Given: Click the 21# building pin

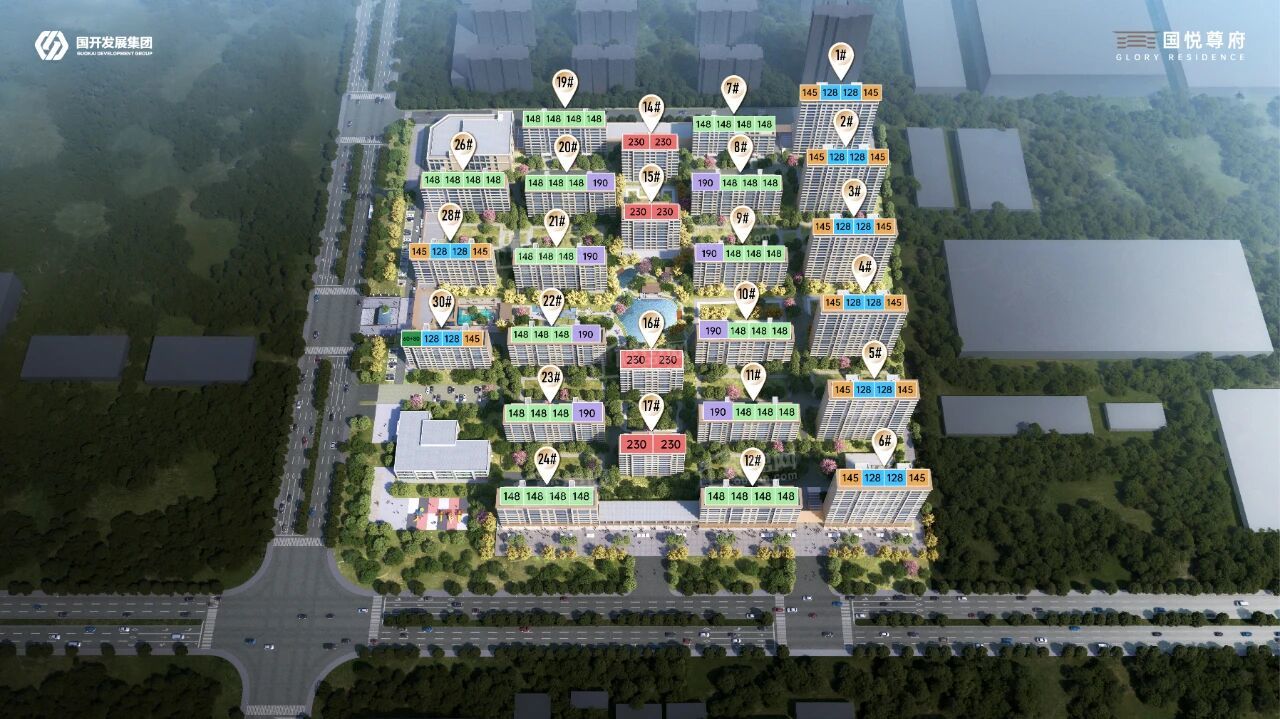Looking at the screenshot, I should pos(557,223).
